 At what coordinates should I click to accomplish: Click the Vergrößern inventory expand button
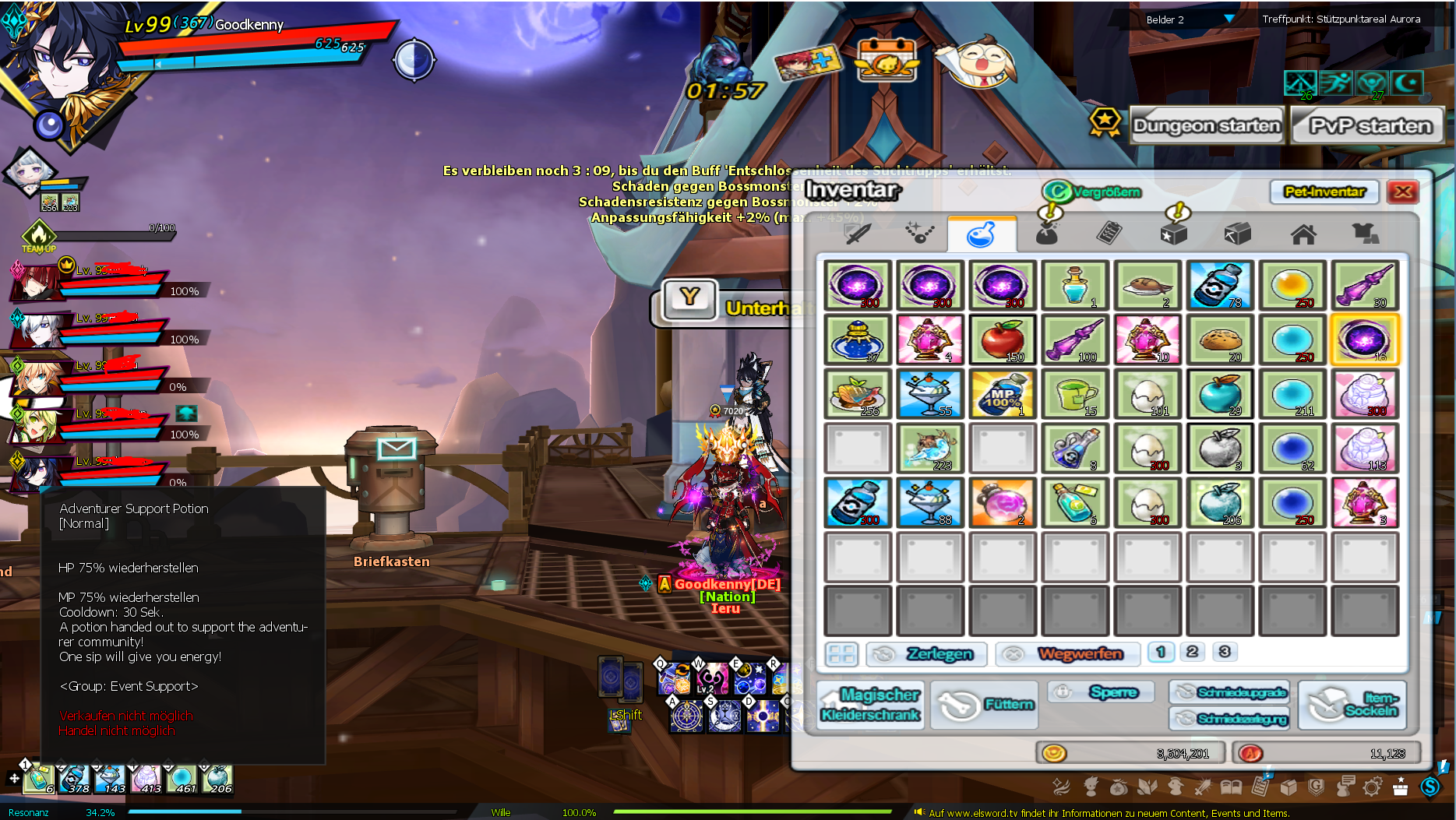point(1092,192)
